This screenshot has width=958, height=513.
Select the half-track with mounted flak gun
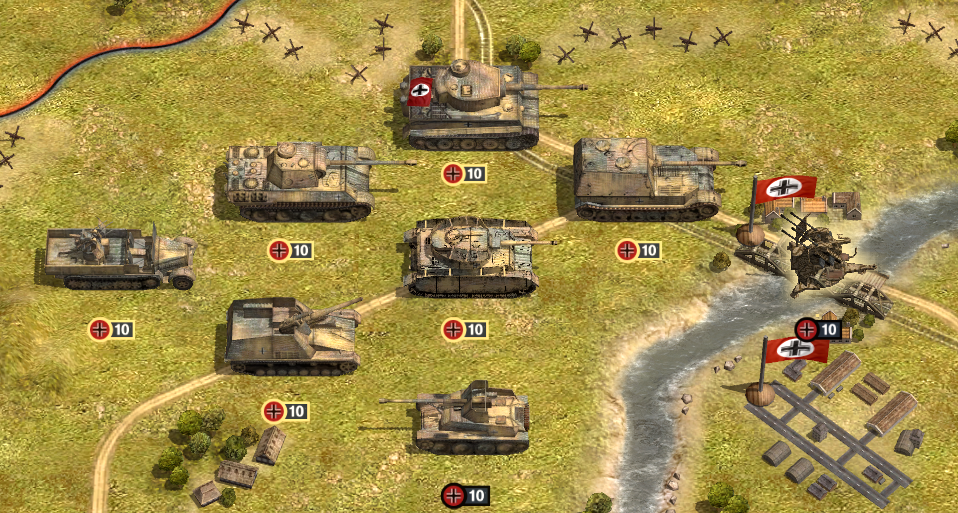click(x=118, y=258)
